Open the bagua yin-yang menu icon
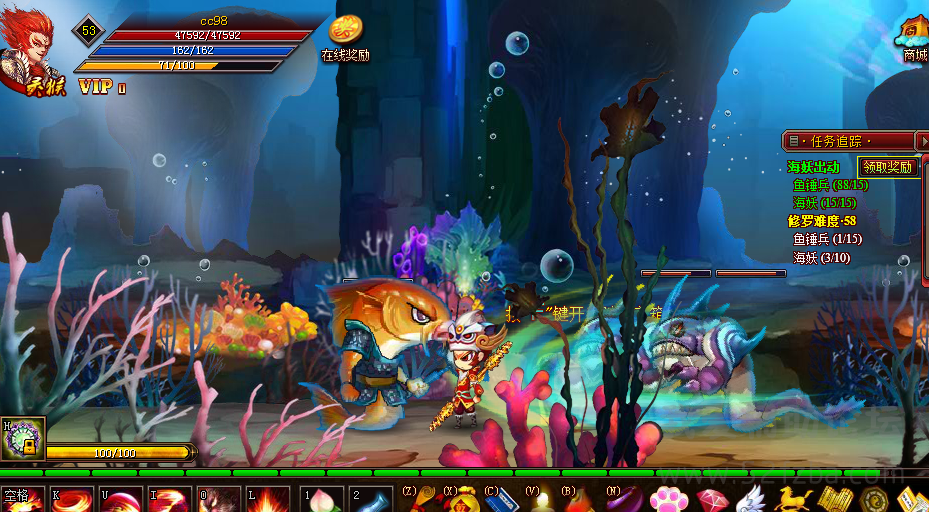929x512 pixels. [873, 498]
